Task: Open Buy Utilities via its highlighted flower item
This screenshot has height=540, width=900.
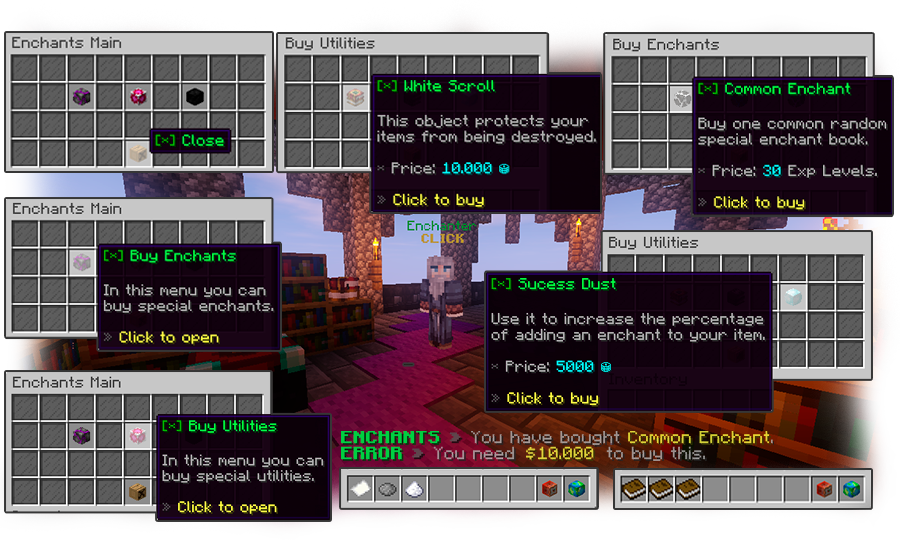Action: click(x=138, y=435)
